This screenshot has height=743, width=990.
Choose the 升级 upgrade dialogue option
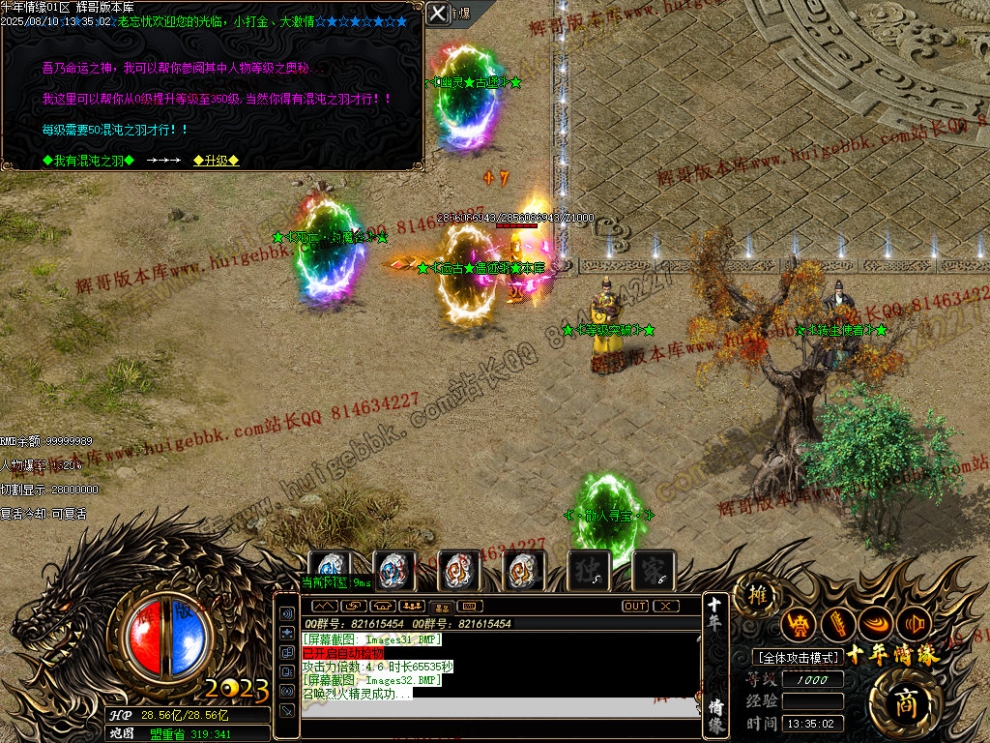(x=216, y=160)
